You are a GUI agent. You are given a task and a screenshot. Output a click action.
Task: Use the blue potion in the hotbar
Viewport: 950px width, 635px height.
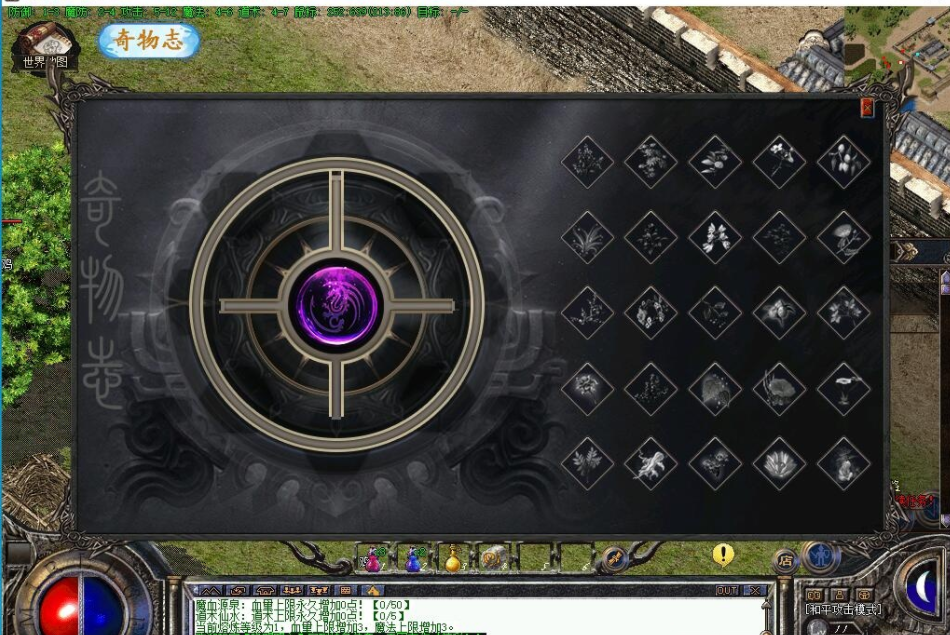(413, 559)
